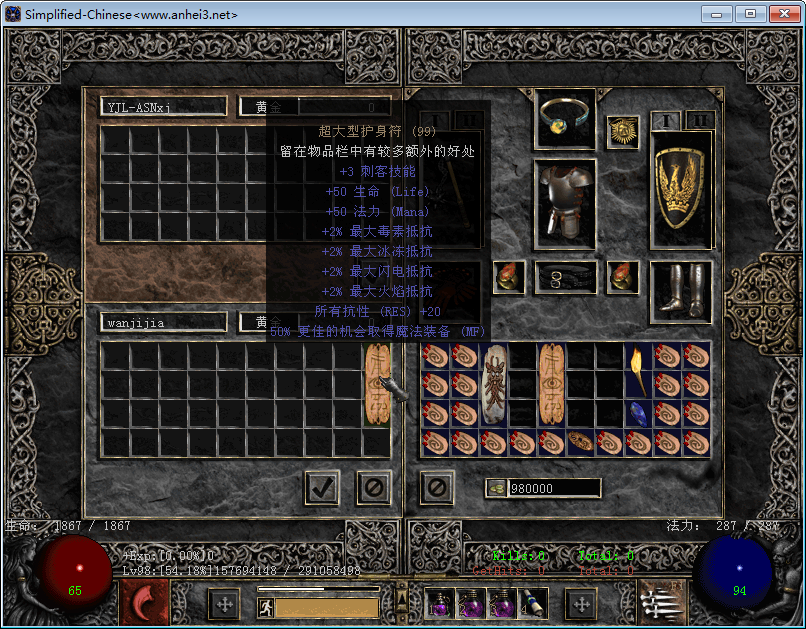The image size is (806, 629).
Task: Toggle the run/walk button
Action: coord(266,606)
